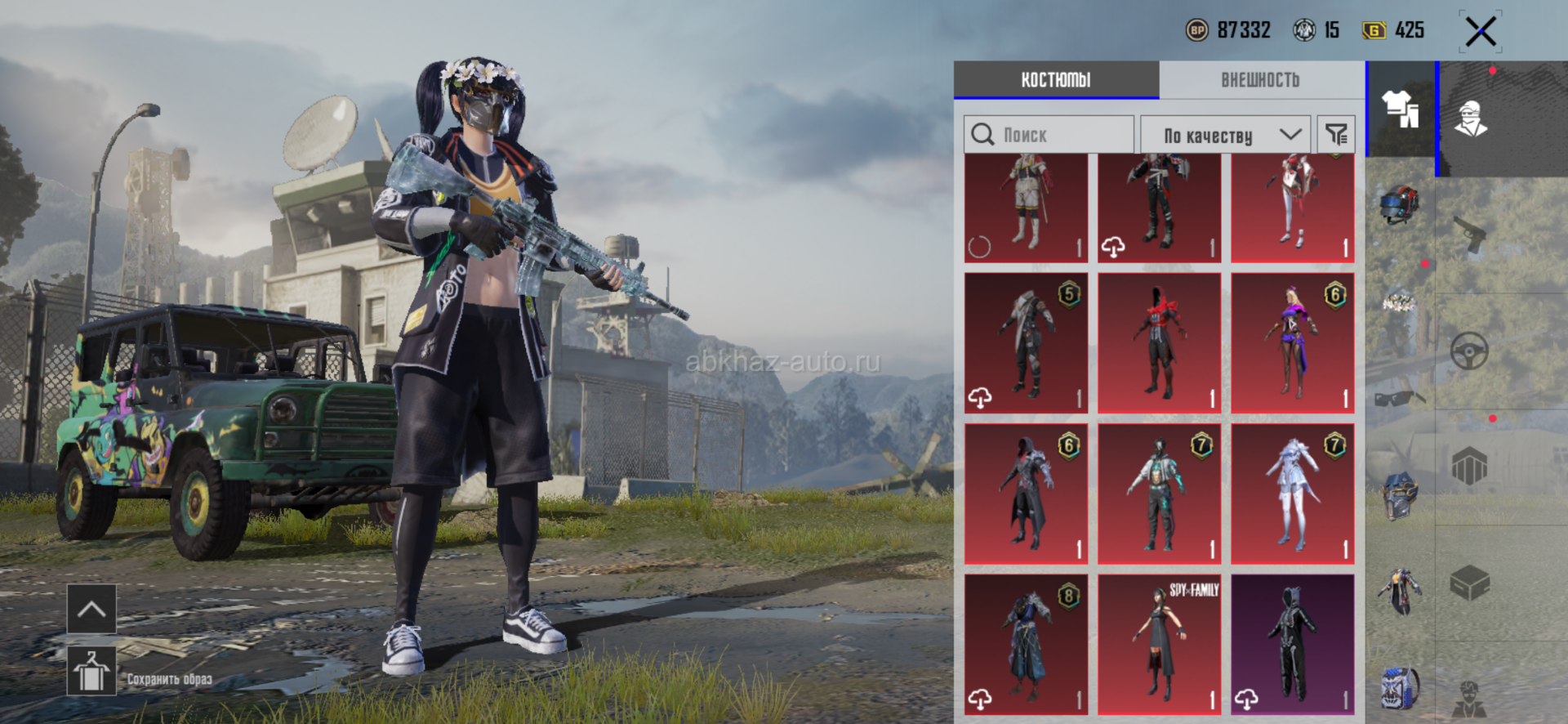Choose the red hooded ninja costume
The width and height of the screenshot is (1568, 724).
tap(1159, 343)
